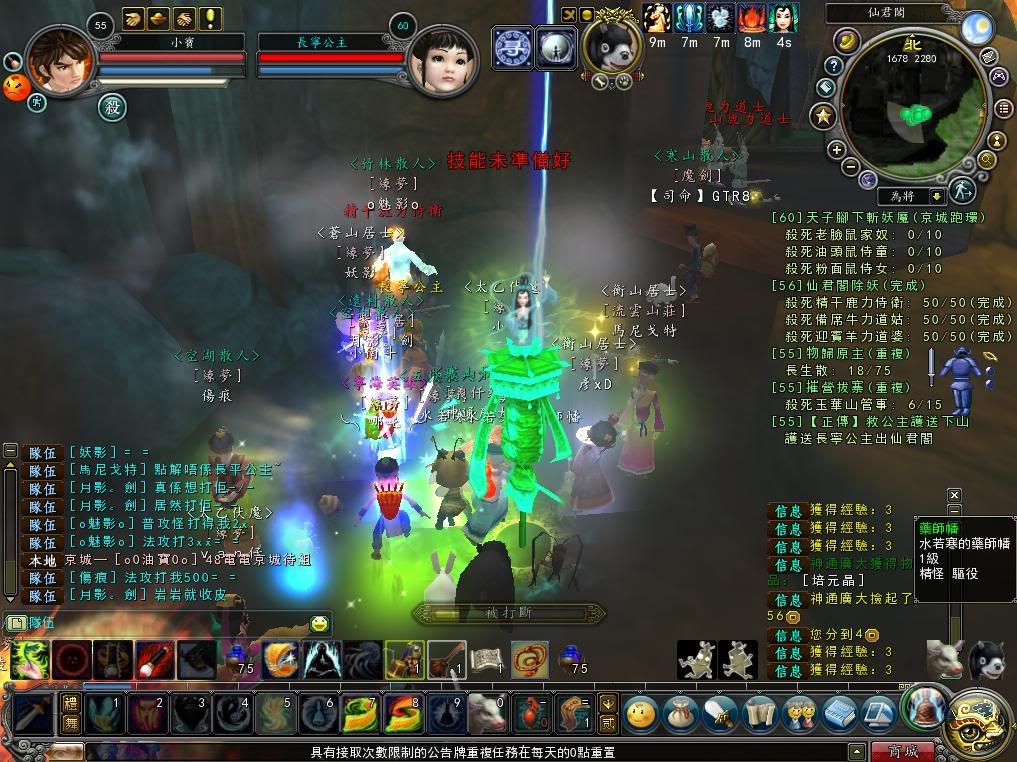Viewport: 1017px width, 762px height.
Task: Click the magnifying glass search button
Action: [x=987, y=159]
